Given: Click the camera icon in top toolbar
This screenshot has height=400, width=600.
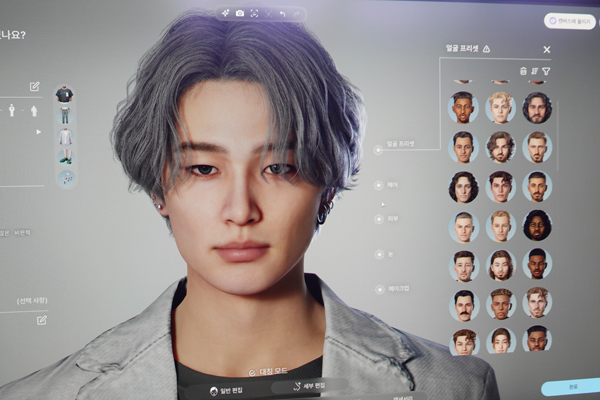Looking at the screenshot, I should 238,13.
